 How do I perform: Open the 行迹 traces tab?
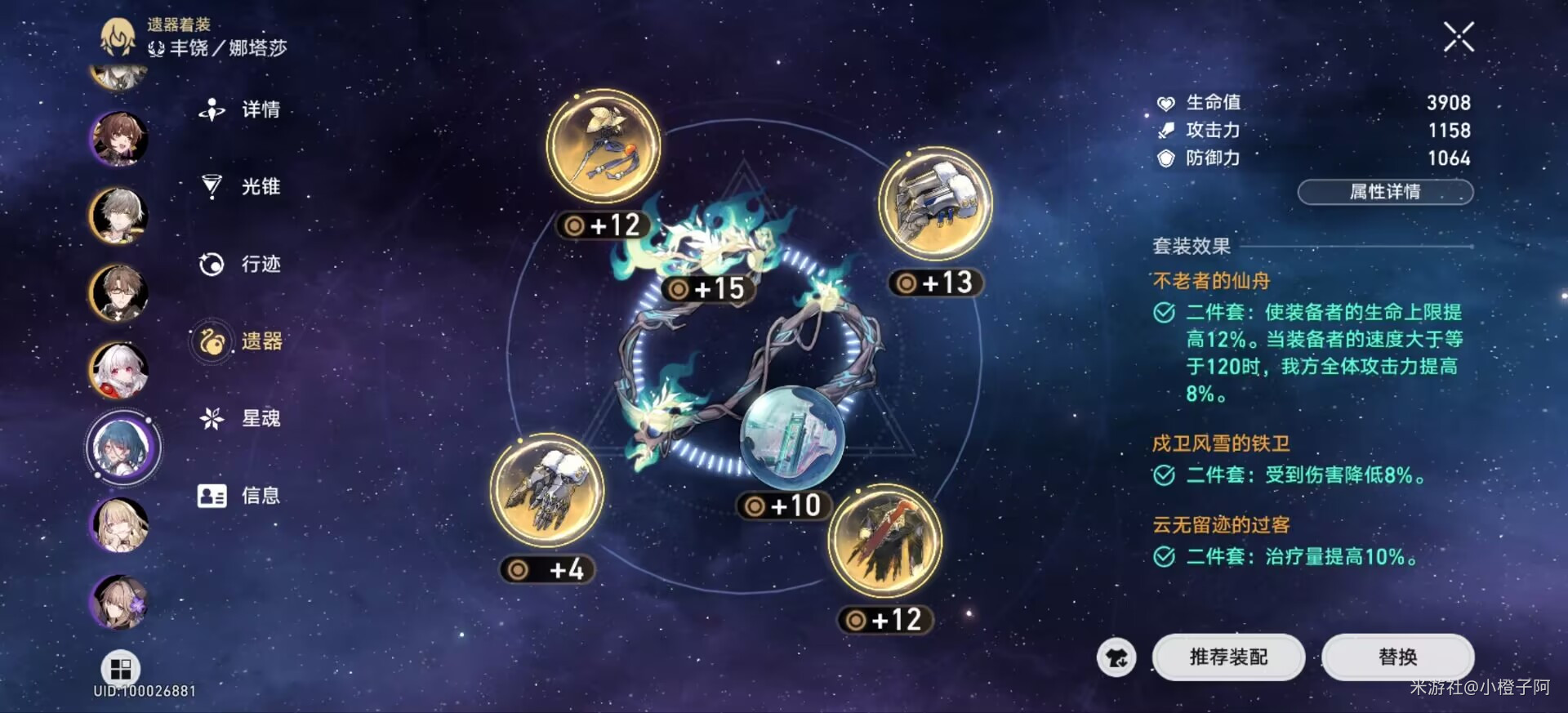click(242, 264)
